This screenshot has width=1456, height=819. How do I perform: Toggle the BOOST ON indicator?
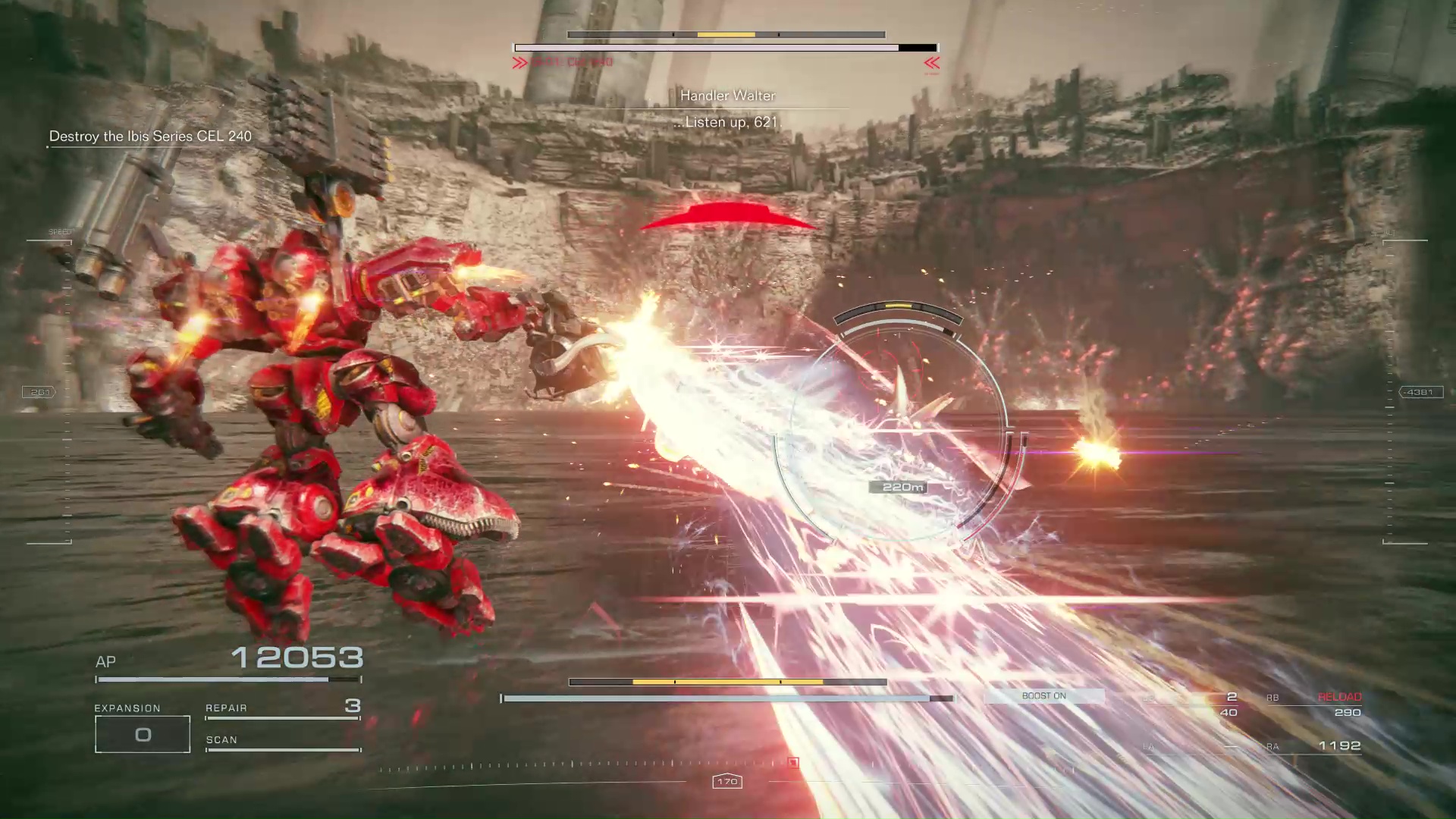pyautogui.click(x=1043, y=696)
